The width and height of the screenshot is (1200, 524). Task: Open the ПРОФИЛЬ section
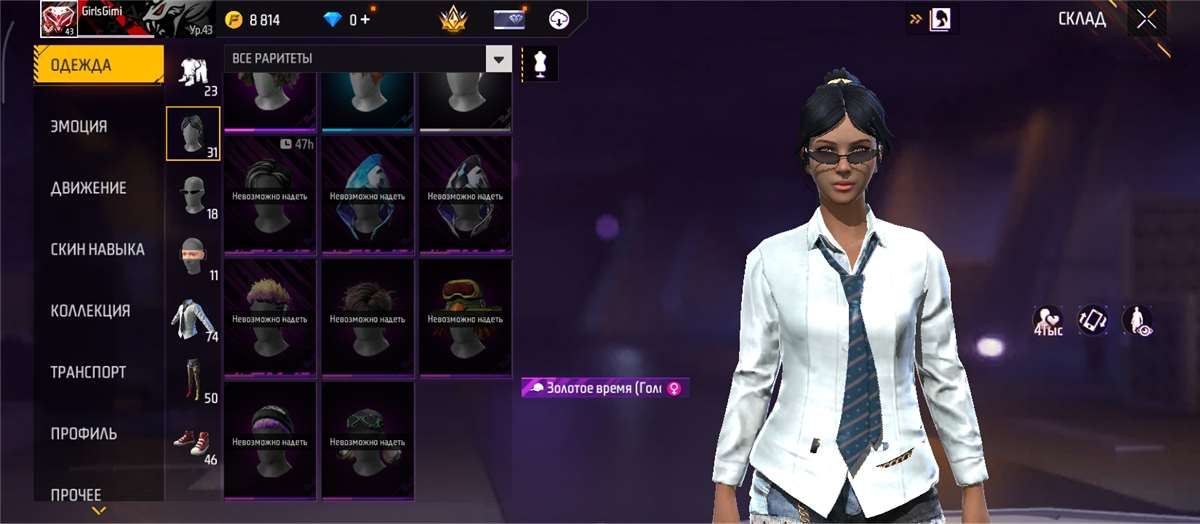84,434
